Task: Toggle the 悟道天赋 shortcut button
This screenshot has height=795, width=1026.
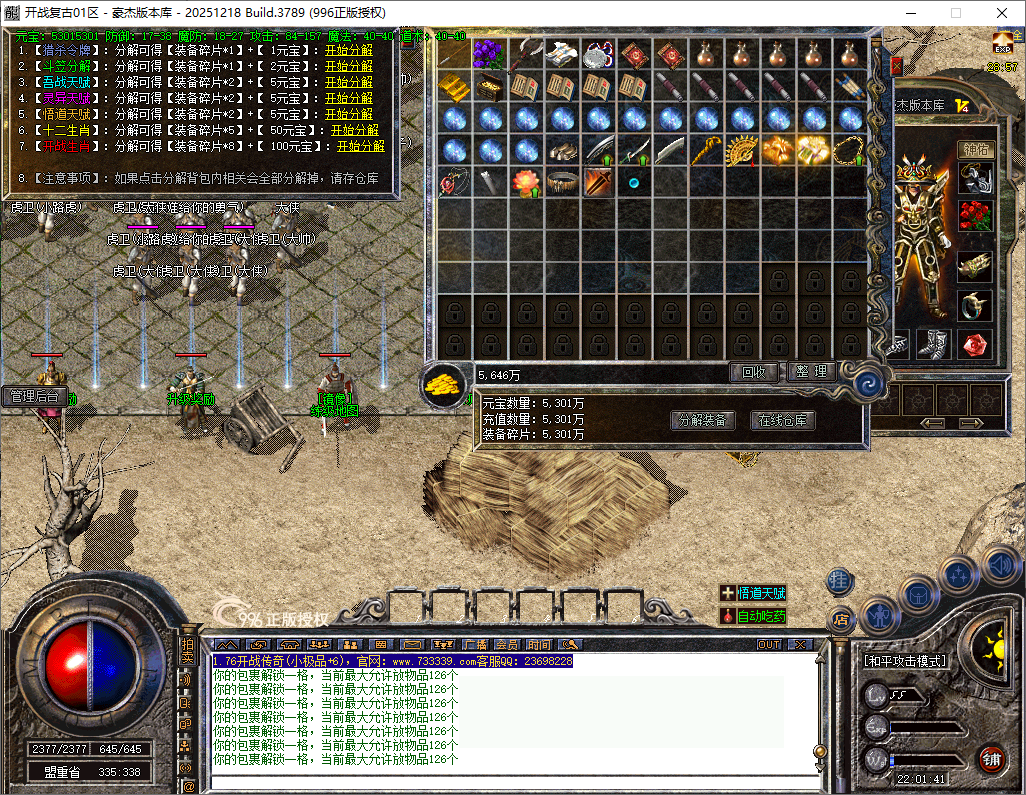Action: (753, 593)
